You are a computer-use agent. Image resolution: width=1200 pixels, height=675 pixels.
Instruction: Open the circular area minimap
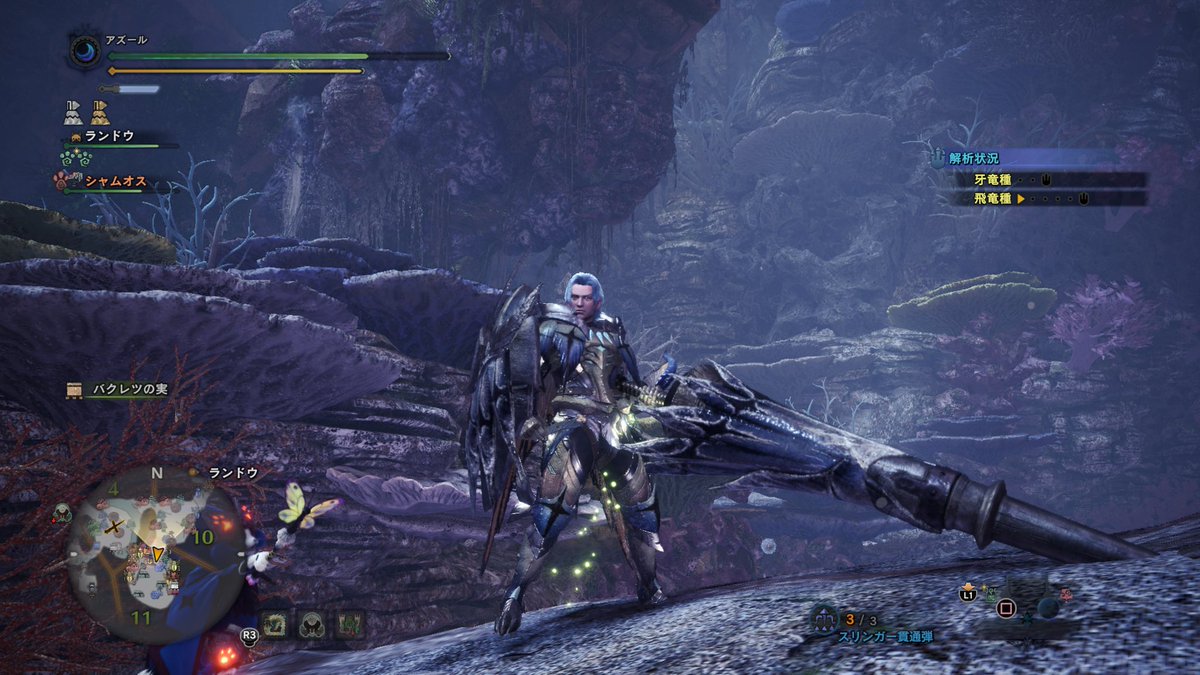tap(155, 555)
